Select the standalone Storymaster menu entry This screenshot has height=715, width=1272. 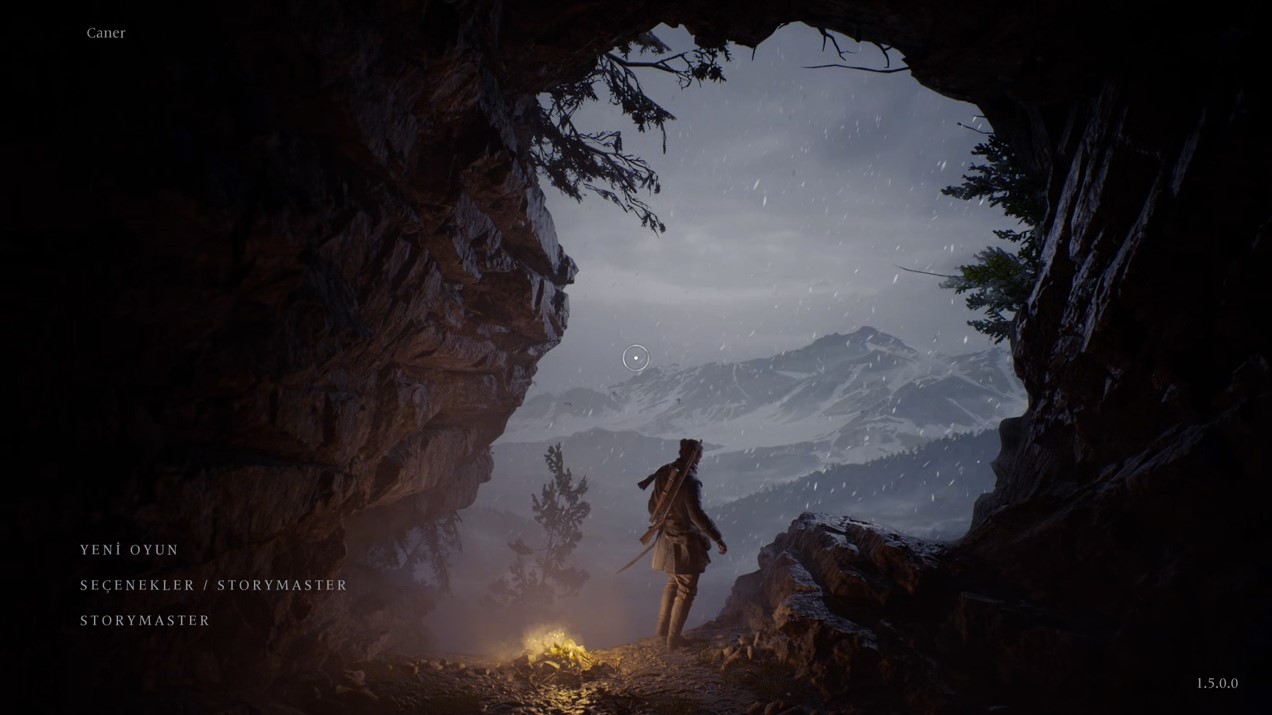coord(145,621)
